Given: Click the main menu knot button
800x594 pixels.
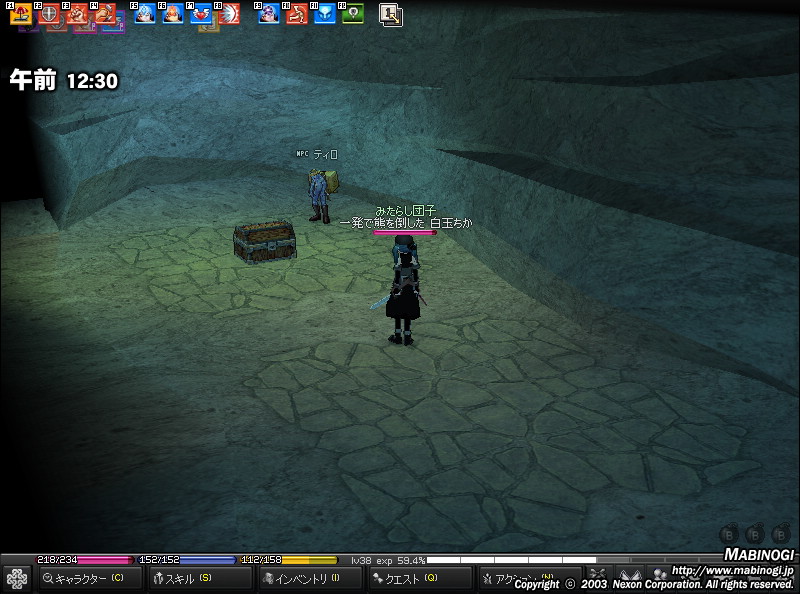Looking at the screenshot, I should tap(16, 578).
